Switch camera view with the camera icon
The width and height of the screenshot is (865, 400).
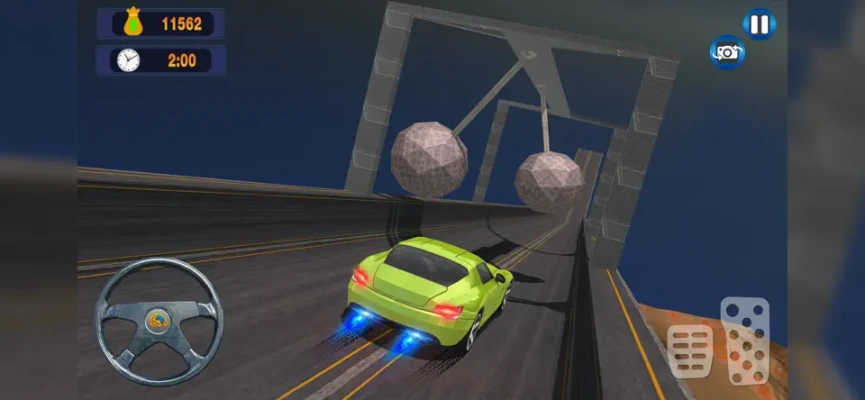pos(727,51)
